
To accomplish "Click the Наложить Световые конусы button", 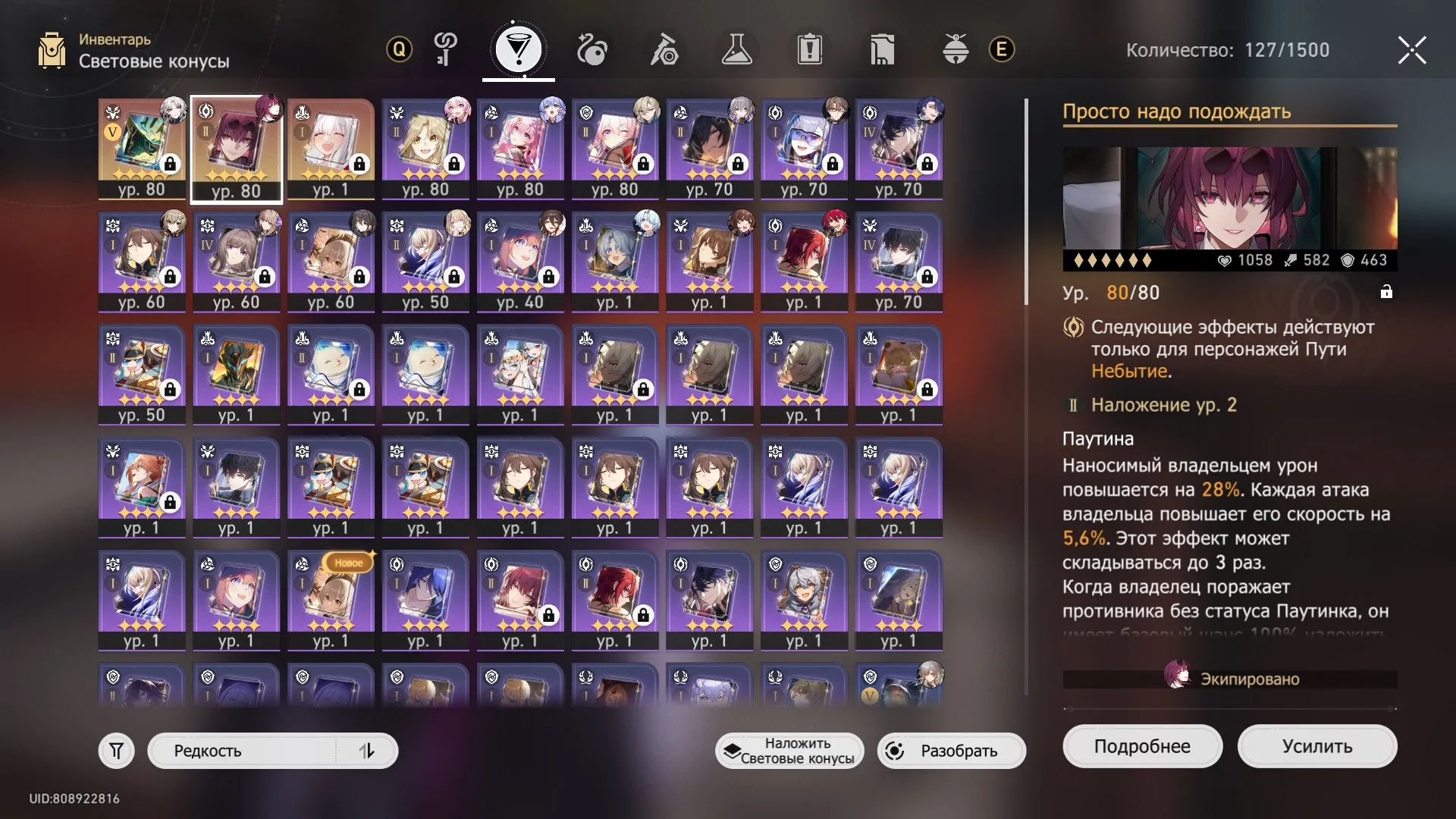I will click(x=789, y=751).
